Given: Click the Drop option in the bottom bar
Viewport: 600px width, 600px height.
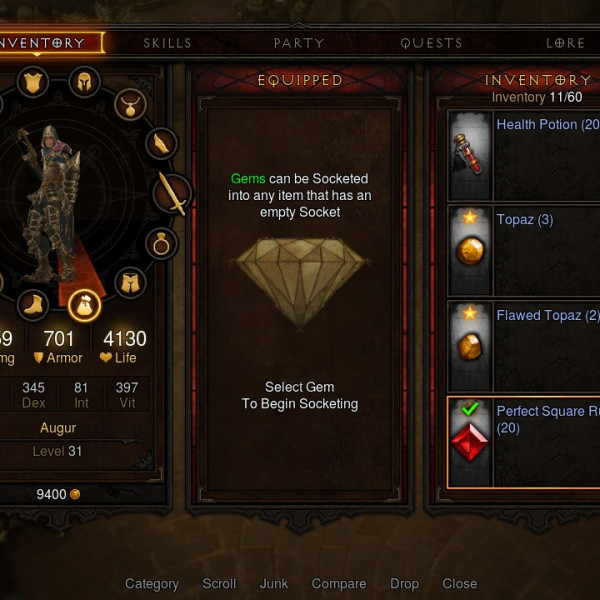Looking at the screenshot, I should 405,584.
